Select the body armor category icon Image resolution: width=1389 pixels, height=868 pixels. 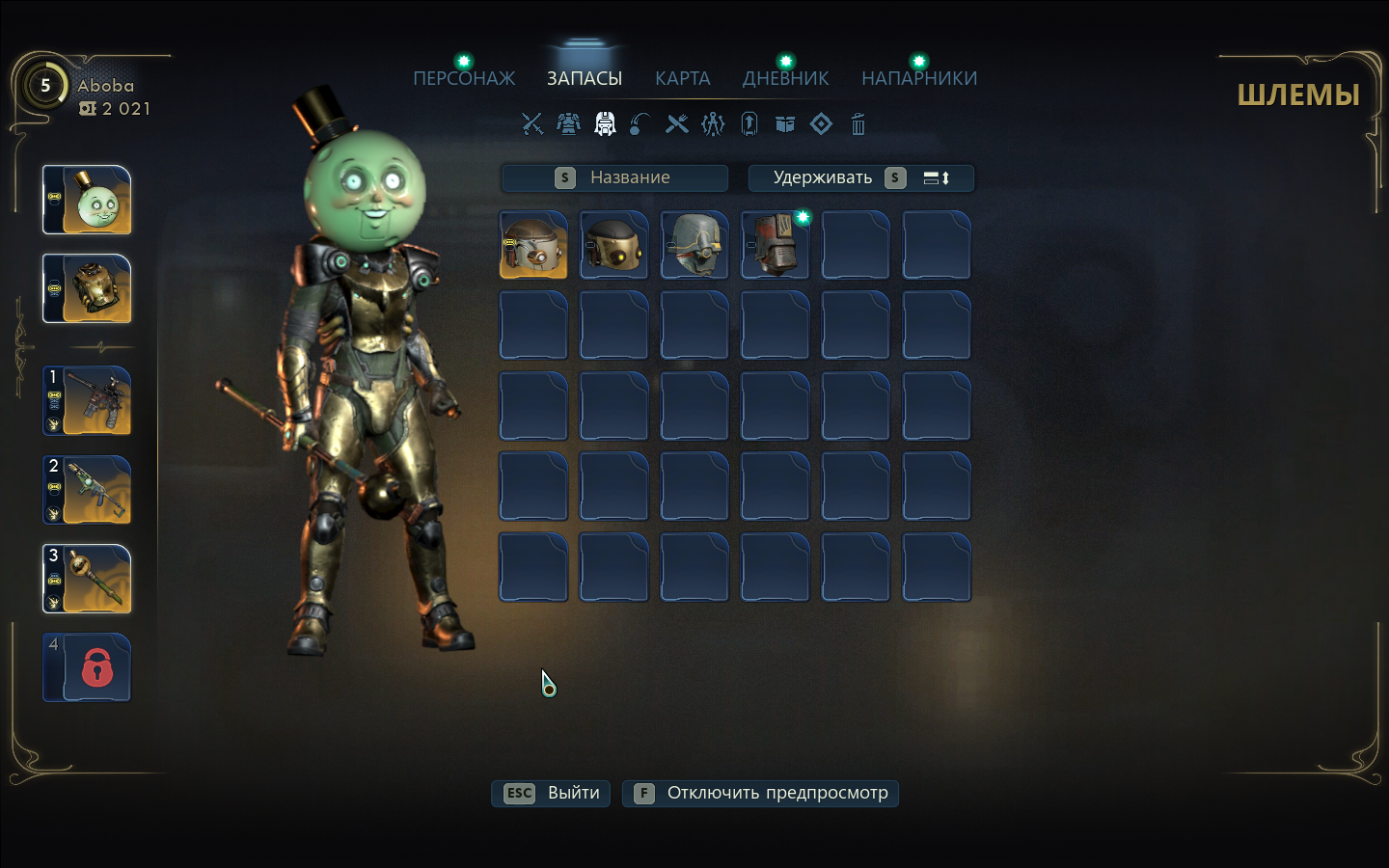pyautogui.click(x=568, y=123)
